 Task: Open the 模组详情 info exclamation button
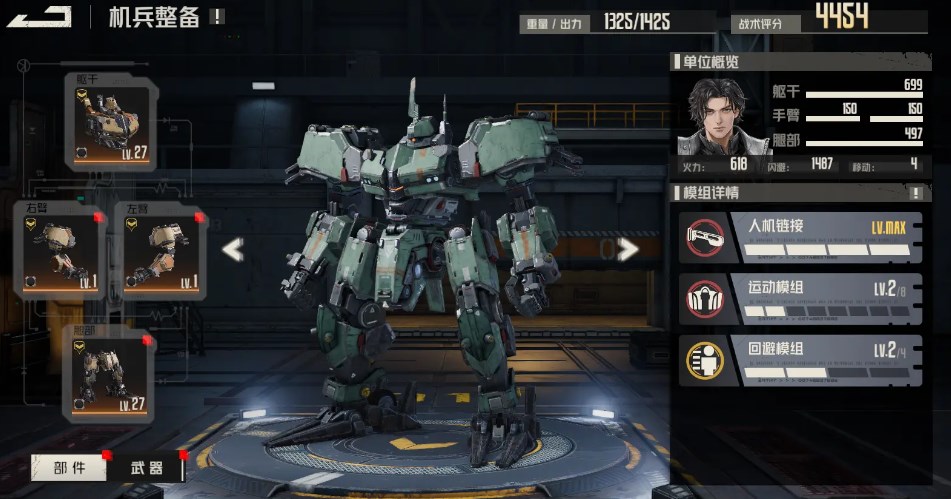(x=915, y=192)
